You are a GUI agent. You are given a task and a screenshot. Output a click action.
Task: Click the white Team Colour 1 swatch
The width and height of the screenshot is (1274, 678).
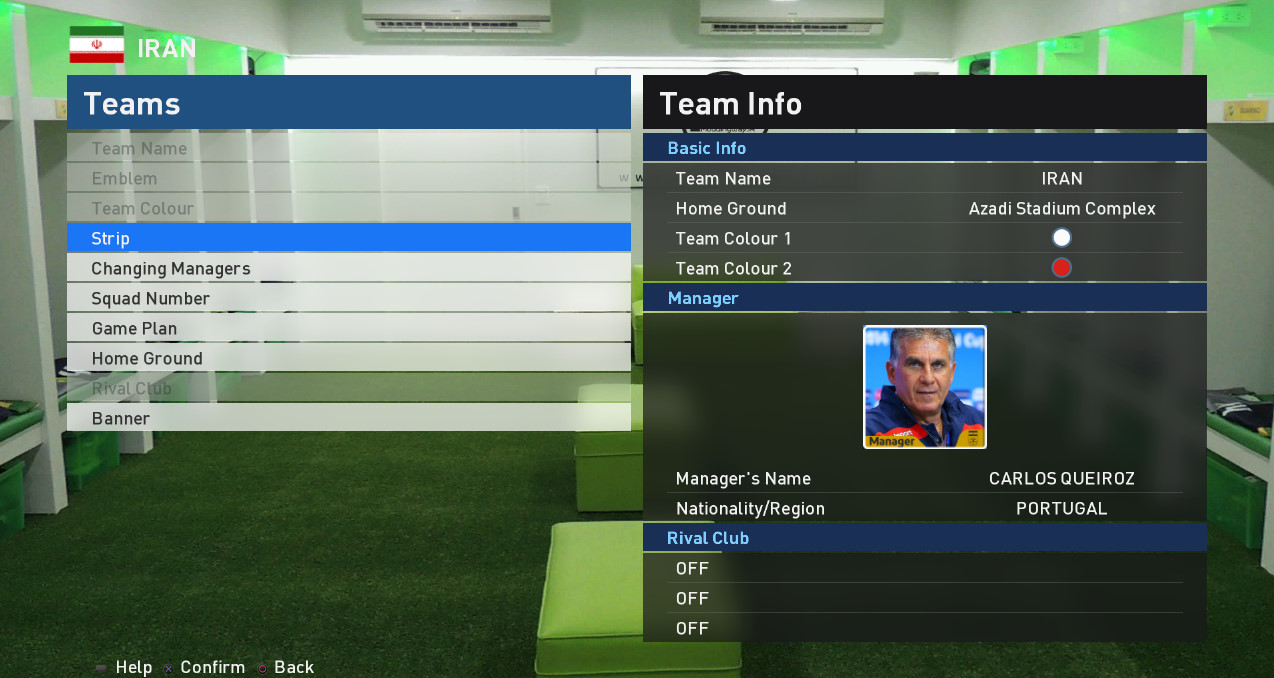pyautogui.click(x=1061, y=238)
